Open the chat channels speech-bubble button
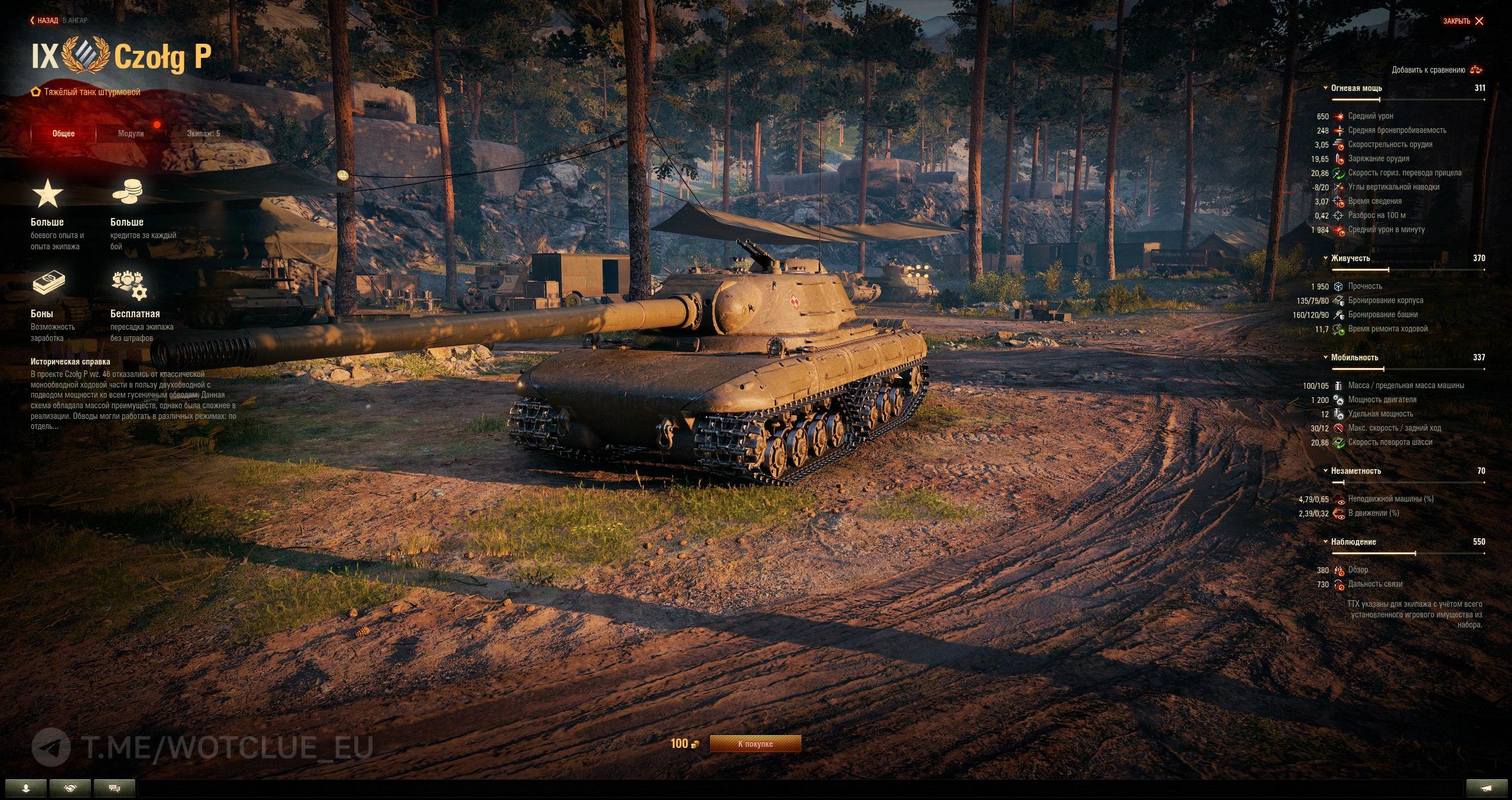 (x=115, y=788)
